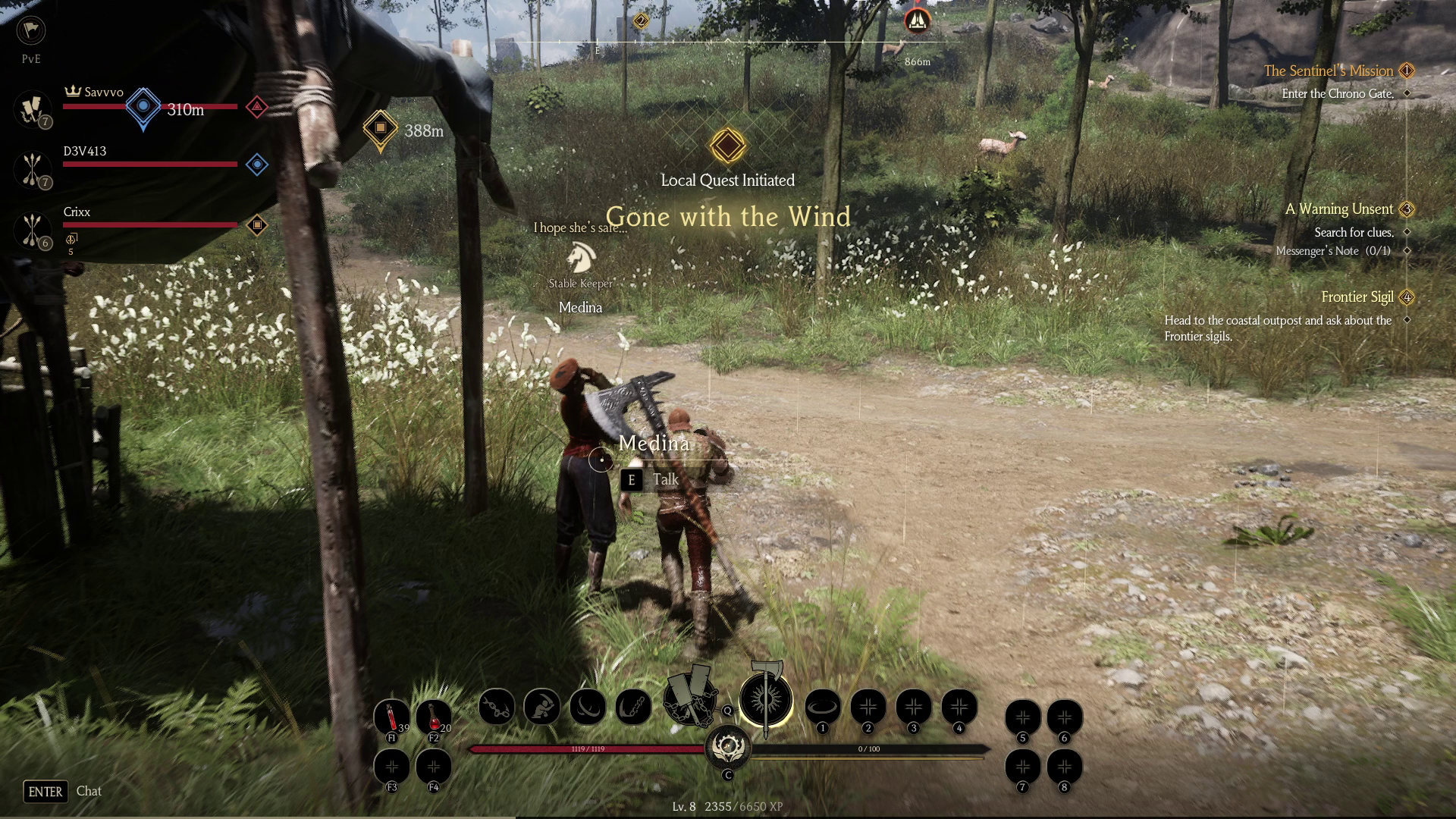1456x819 pixels.
Task: Use the red vial in slot F1
Action: (x=392, y=716)
